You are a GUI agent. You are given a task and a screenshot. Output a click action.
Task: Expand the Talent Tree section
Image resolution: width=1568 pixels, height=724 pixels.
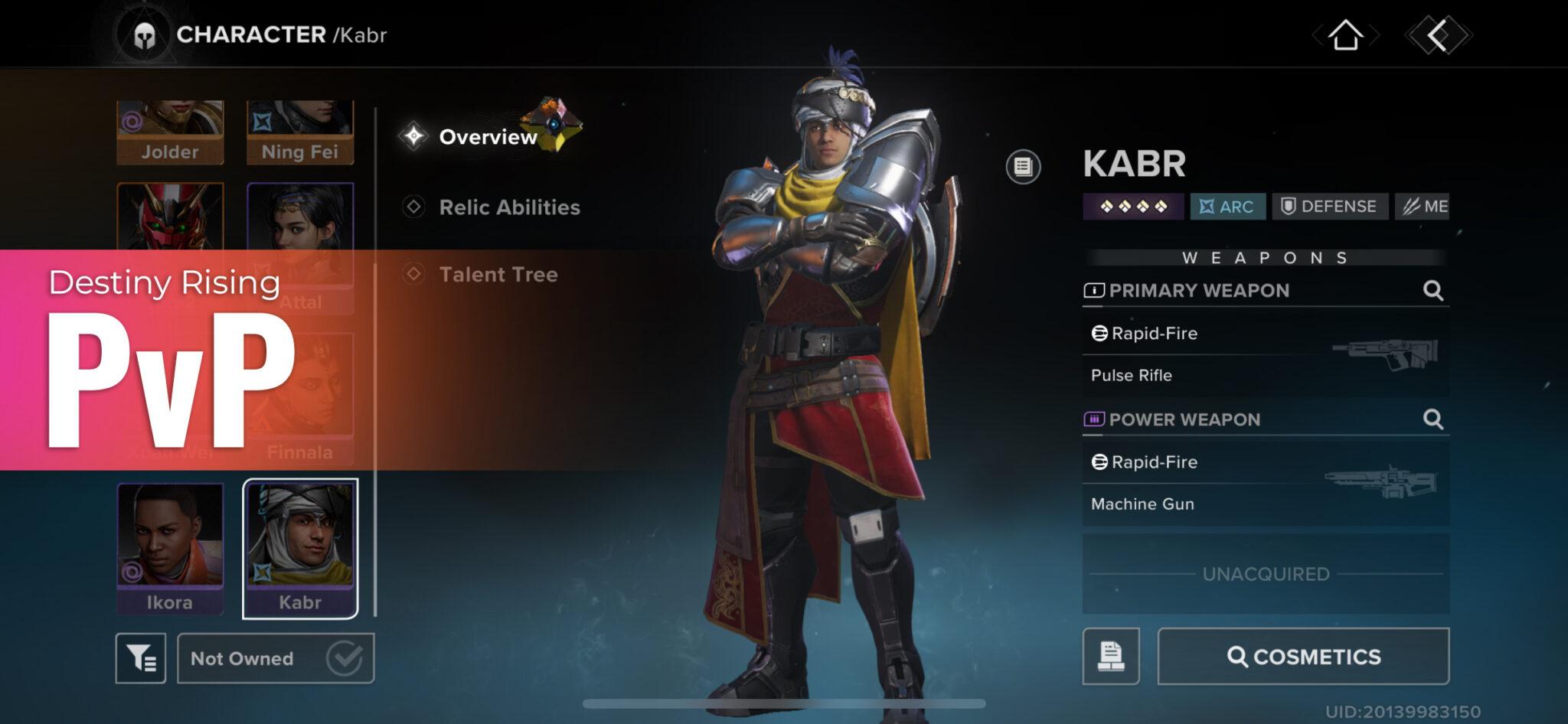point(498,275)
